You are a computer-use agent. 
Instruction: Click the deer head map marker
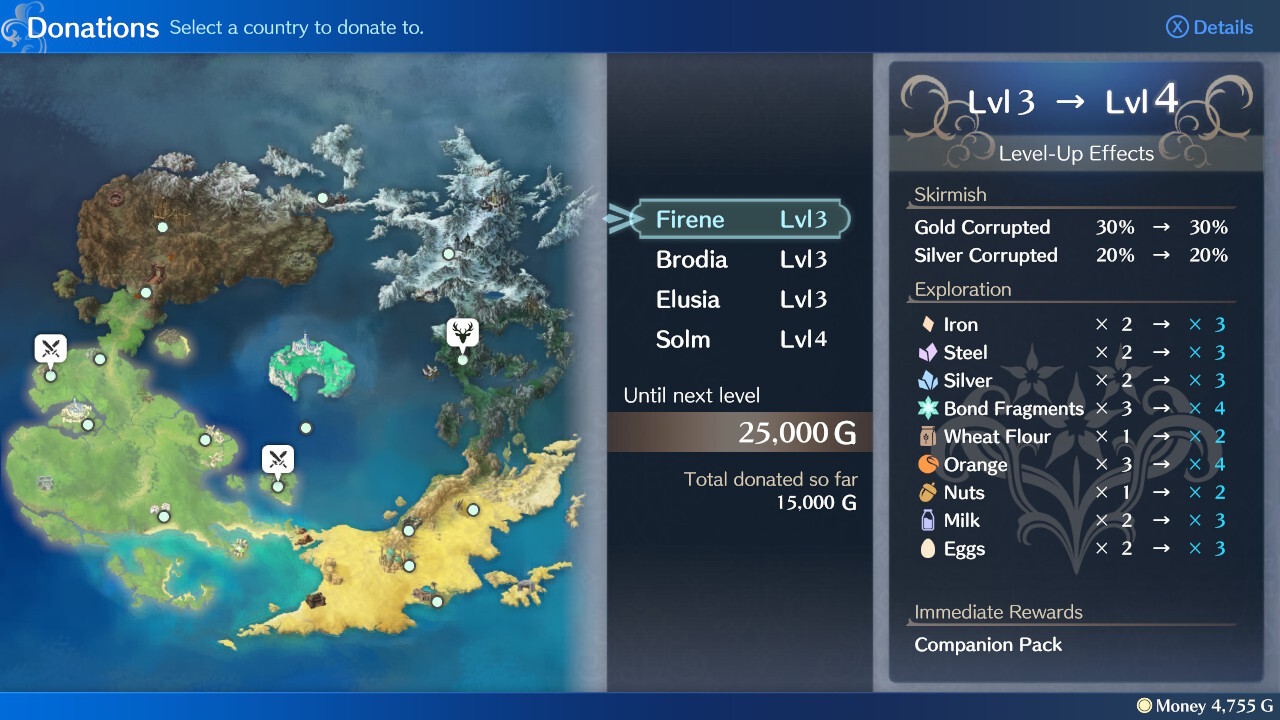pos(463,332)
